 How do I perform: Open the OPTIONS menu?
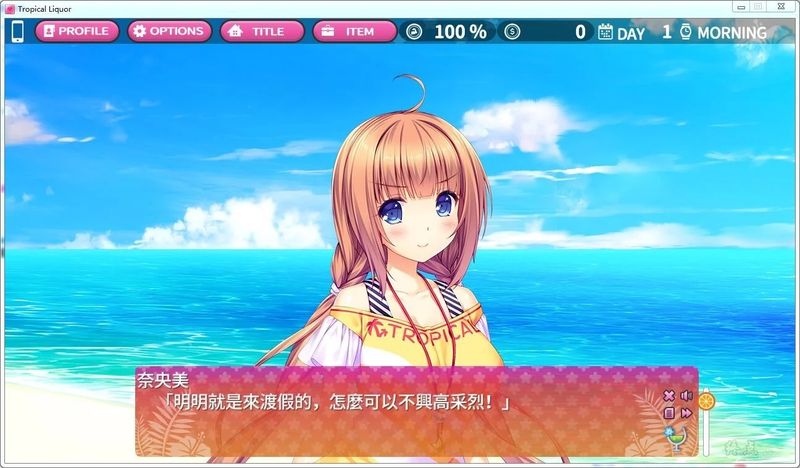(169, 31)
